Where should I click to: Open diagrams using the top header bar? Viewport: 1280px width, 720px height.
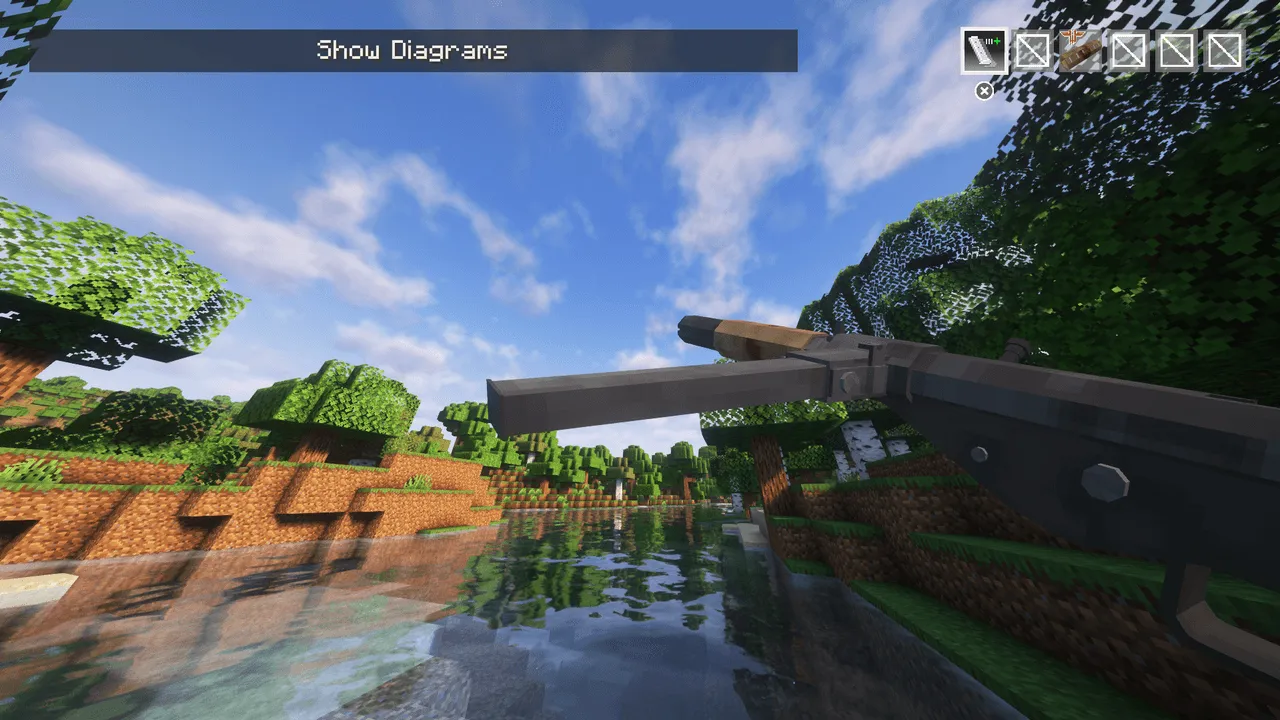[412, 50]
